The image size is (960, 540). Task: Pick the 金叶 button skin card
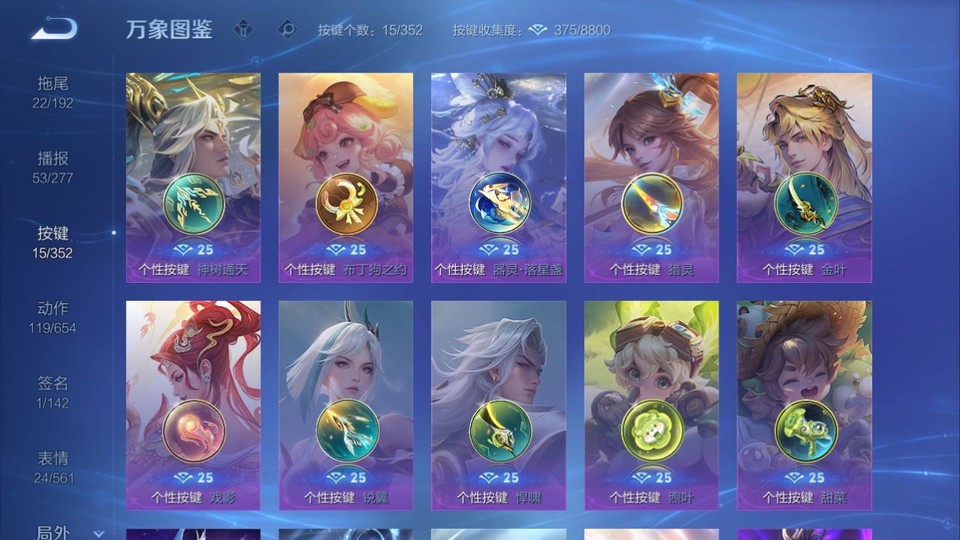click(804, 177)
